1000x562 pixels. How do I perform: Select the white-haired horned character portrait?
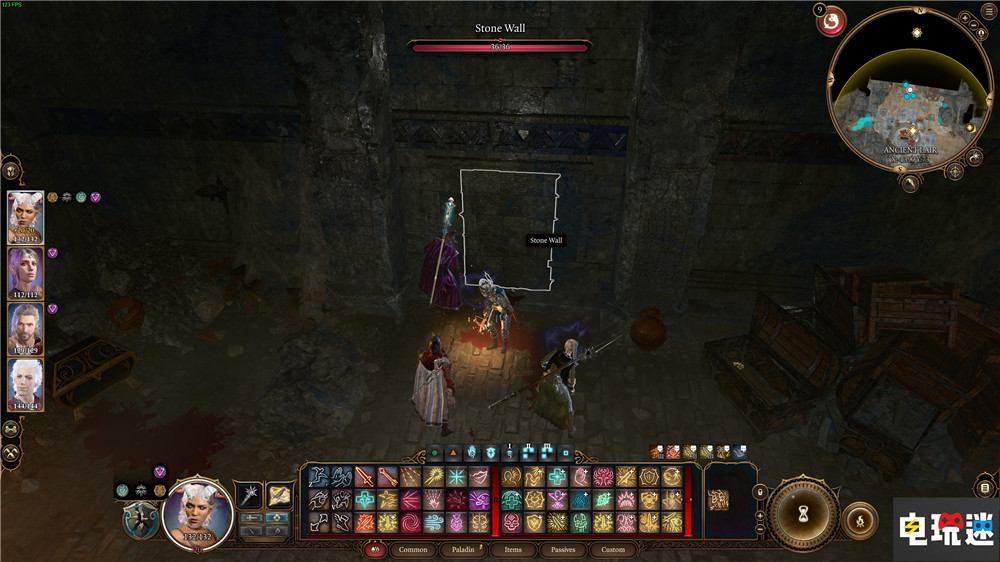click(x=26, y=216)
